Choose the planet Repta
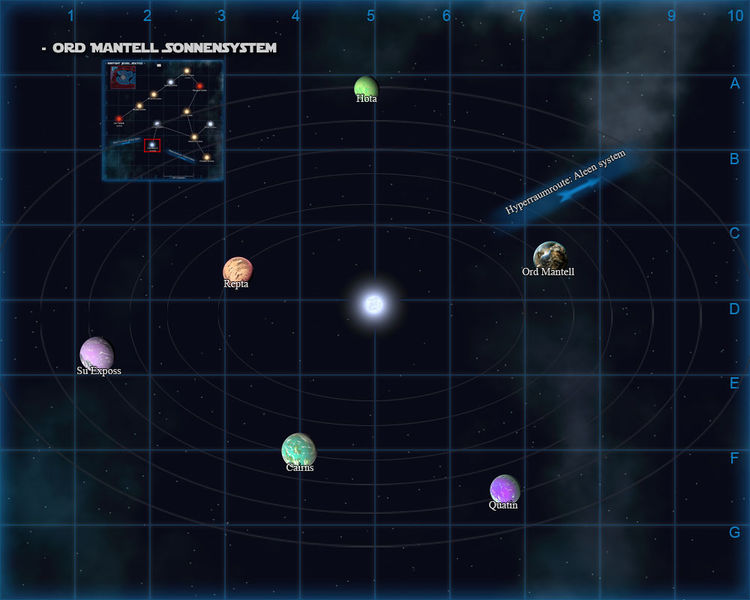Viewport: 750px width, 600px height. pos(237,270)
